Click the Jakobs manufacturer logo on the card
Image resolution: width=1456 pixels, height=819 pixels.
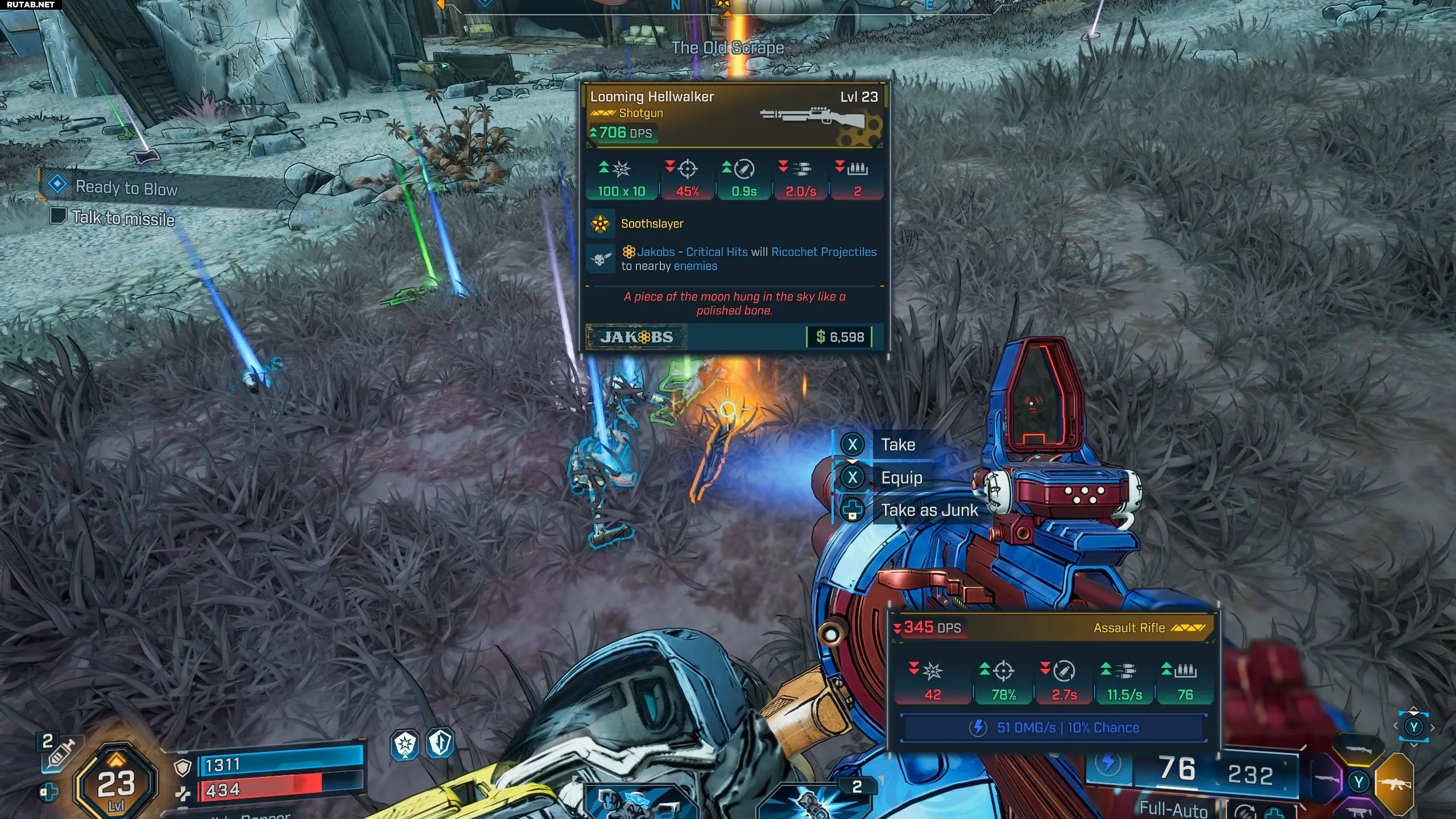tap(636, 337)
